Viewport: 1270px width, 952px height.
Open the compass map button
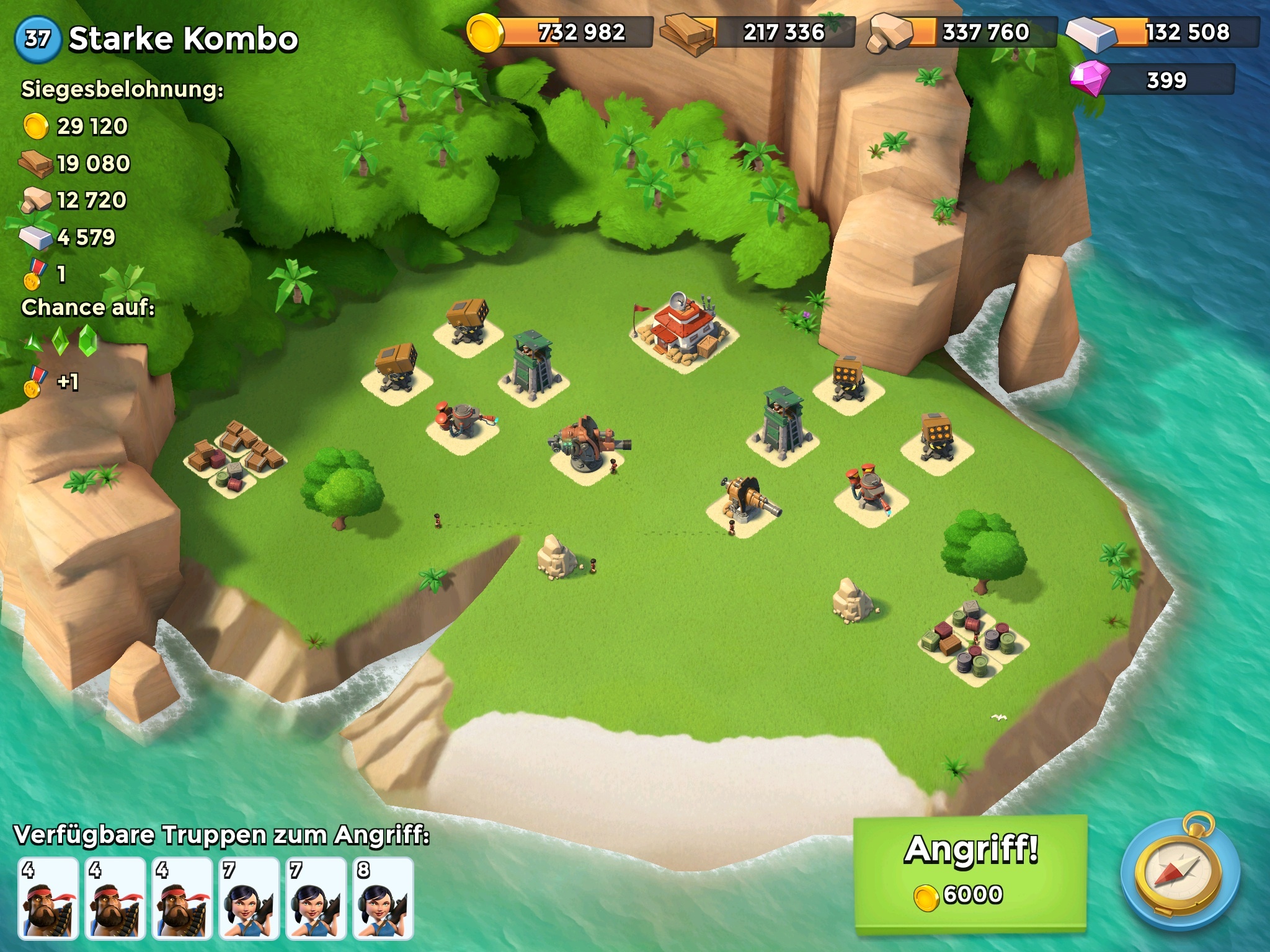[1180, 875]
